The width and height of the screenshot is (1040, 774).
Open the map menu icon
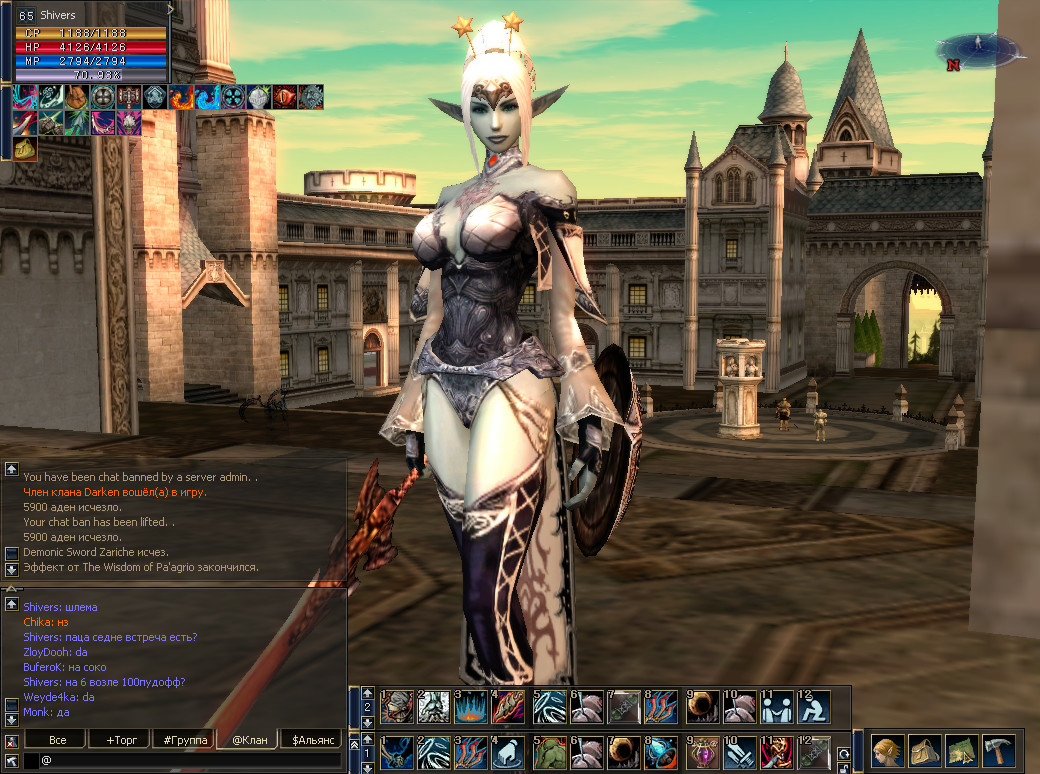[961, 750]
